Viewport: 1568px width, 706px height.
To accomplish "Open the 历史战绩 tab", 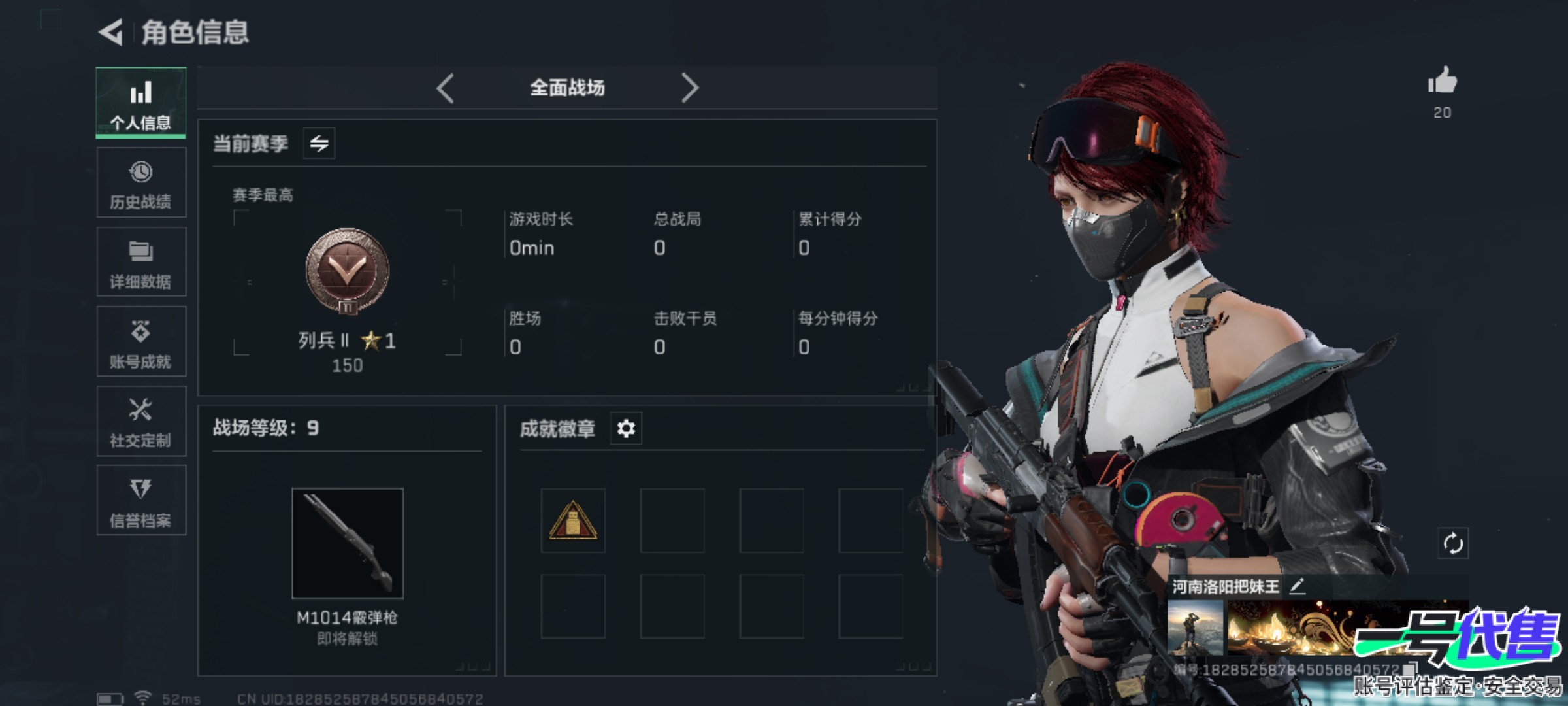I will click(x=141, y=183).
